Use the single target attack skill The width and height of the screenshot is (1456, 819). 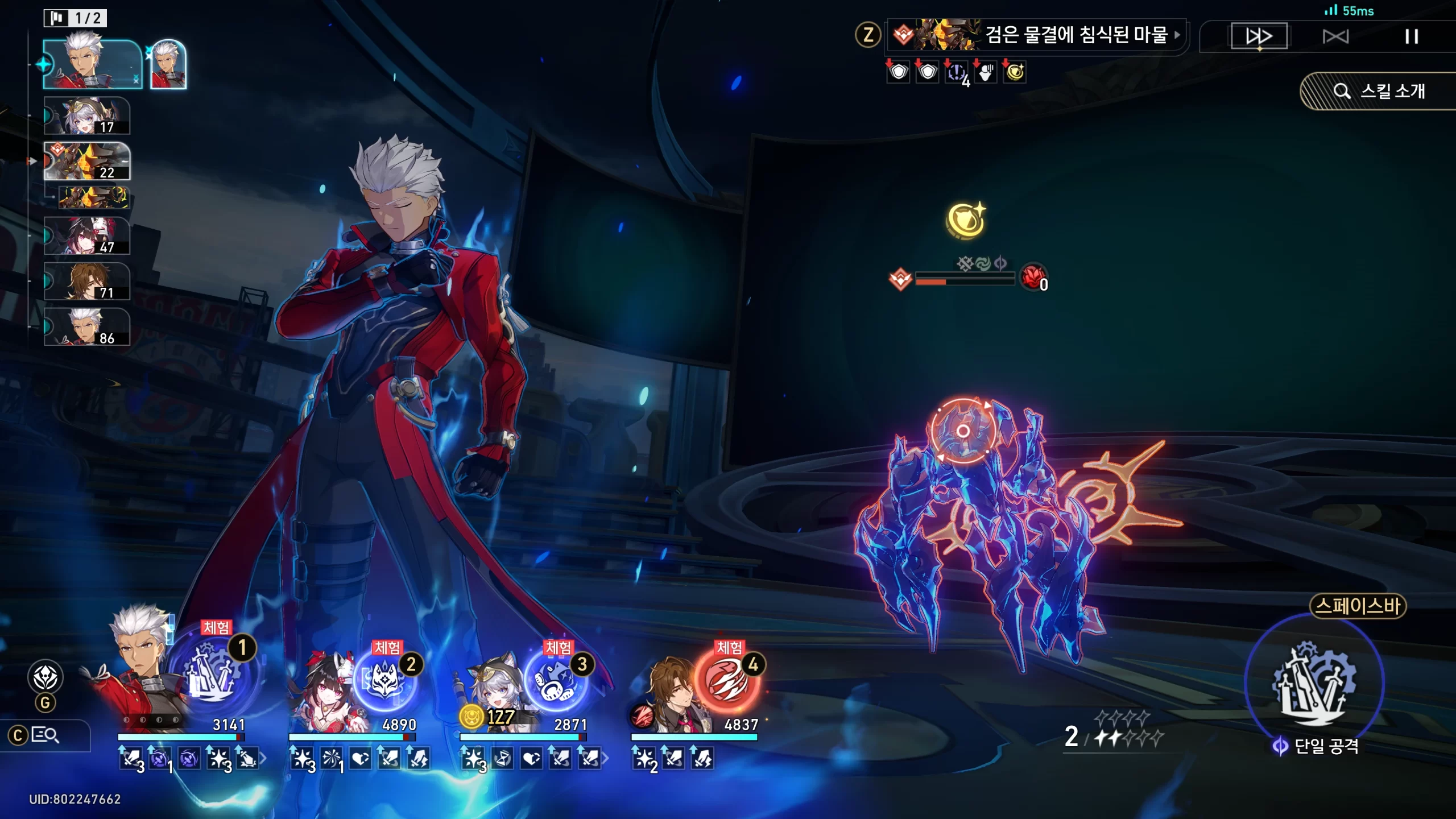click(x=1314, y=682)
